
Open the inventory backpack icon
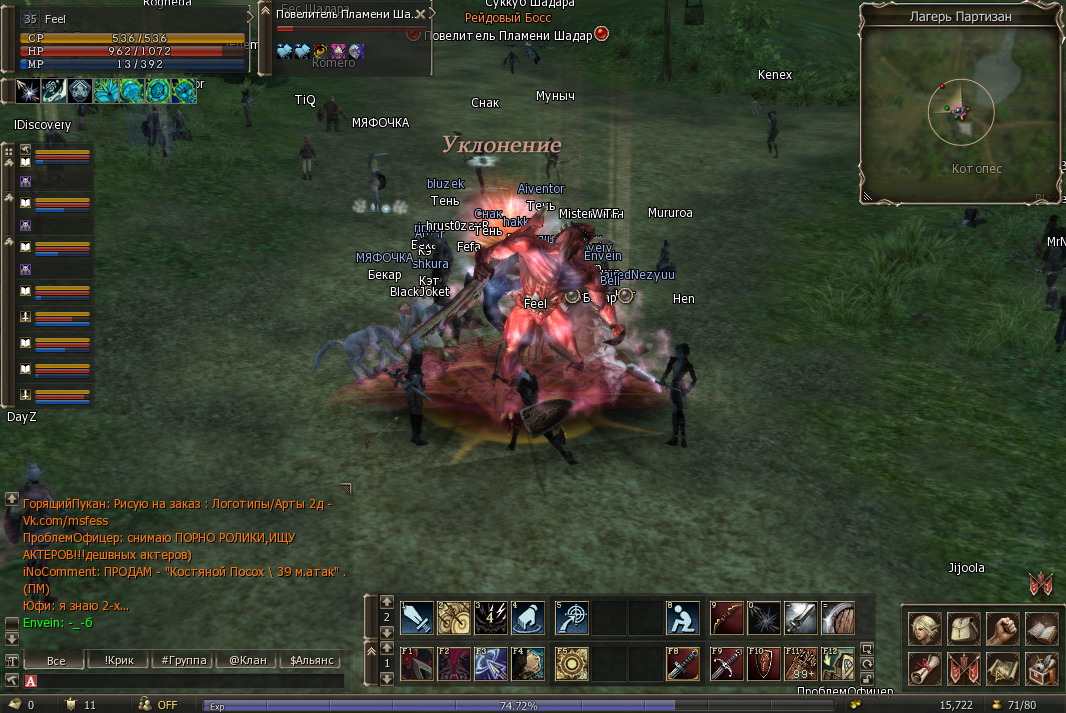coord(964,628)
